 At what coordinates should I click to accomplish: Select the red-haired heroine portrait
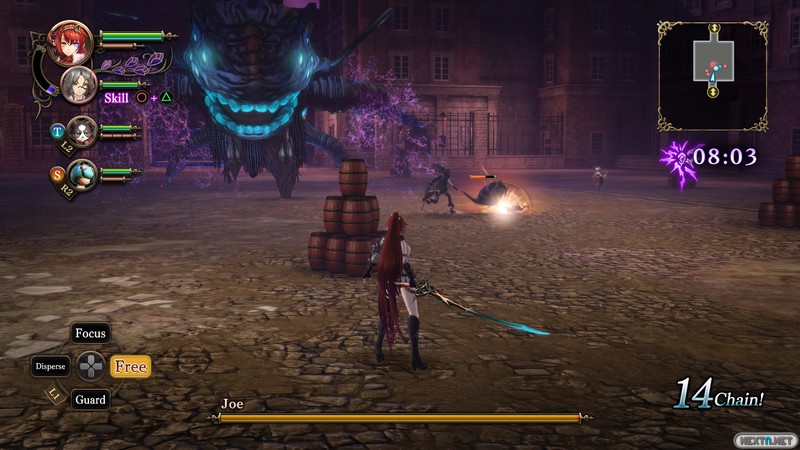point(70,43)
